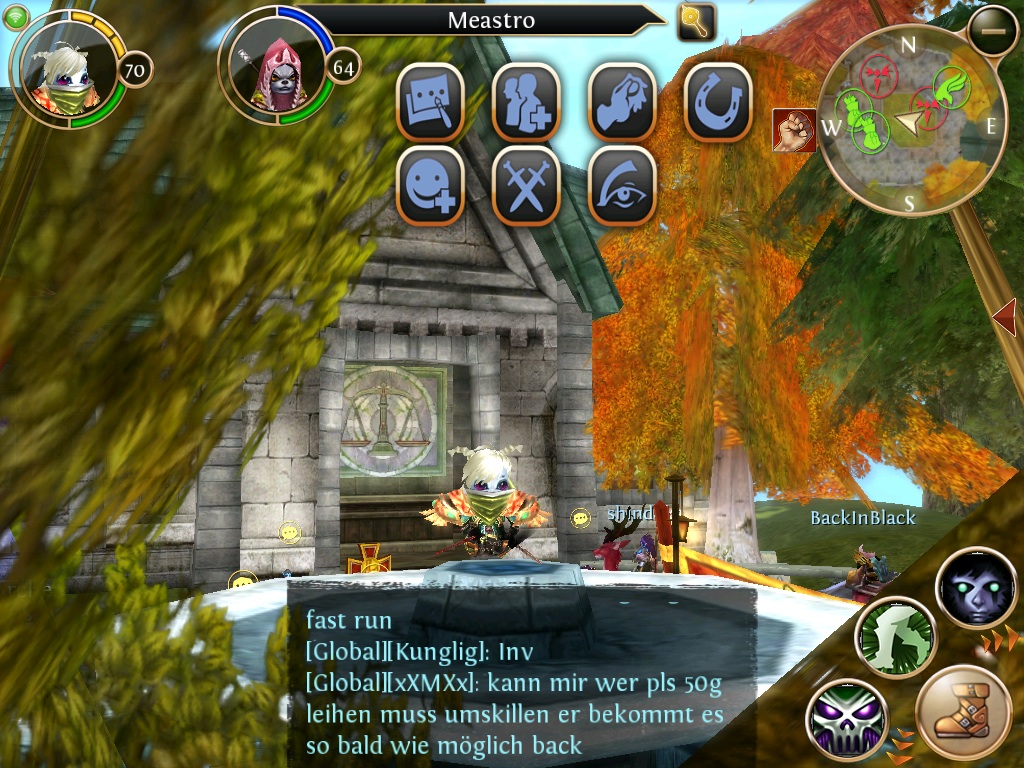
Task: Challenge Meastro with the crossed swords button
Action: tap(525, 186)
